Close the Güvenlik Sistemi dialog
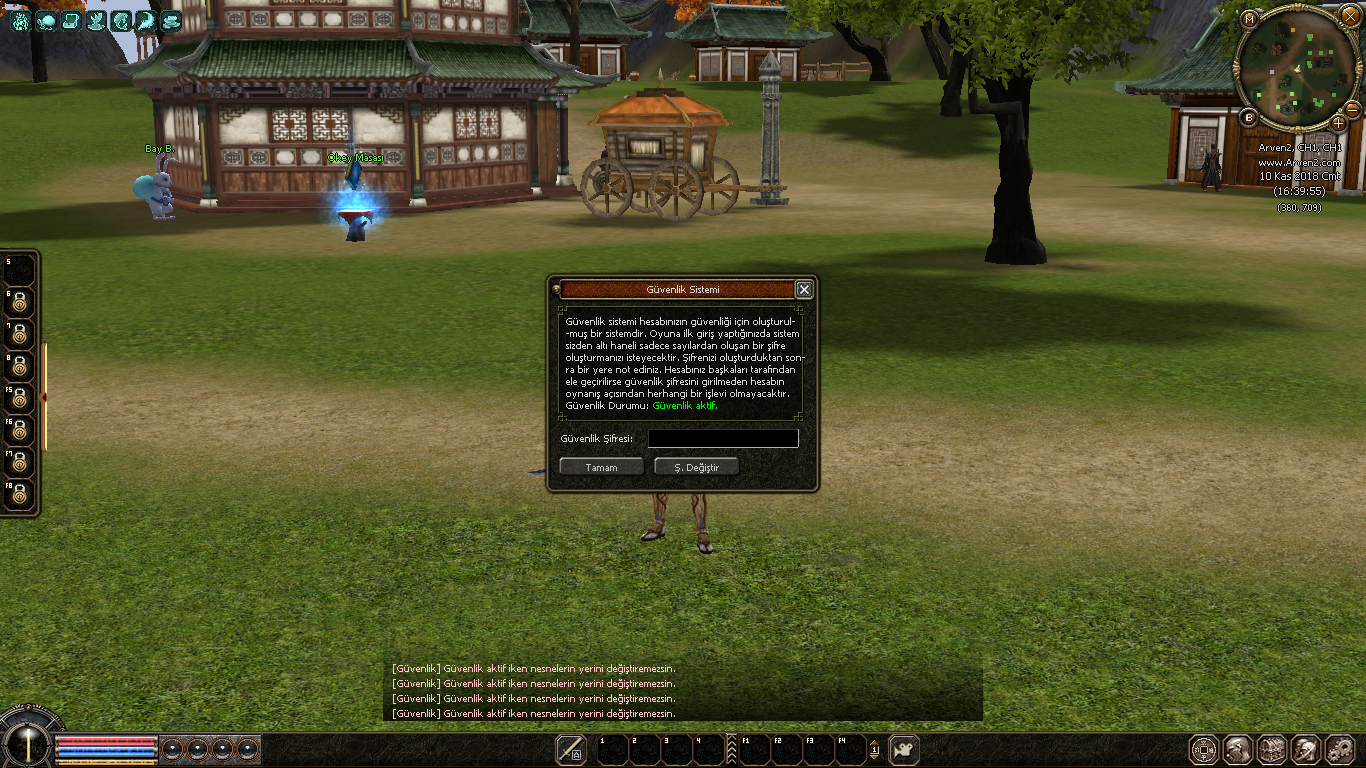Screen dimensions: 1366x768 pyautogui.click(x=804, y=289)
